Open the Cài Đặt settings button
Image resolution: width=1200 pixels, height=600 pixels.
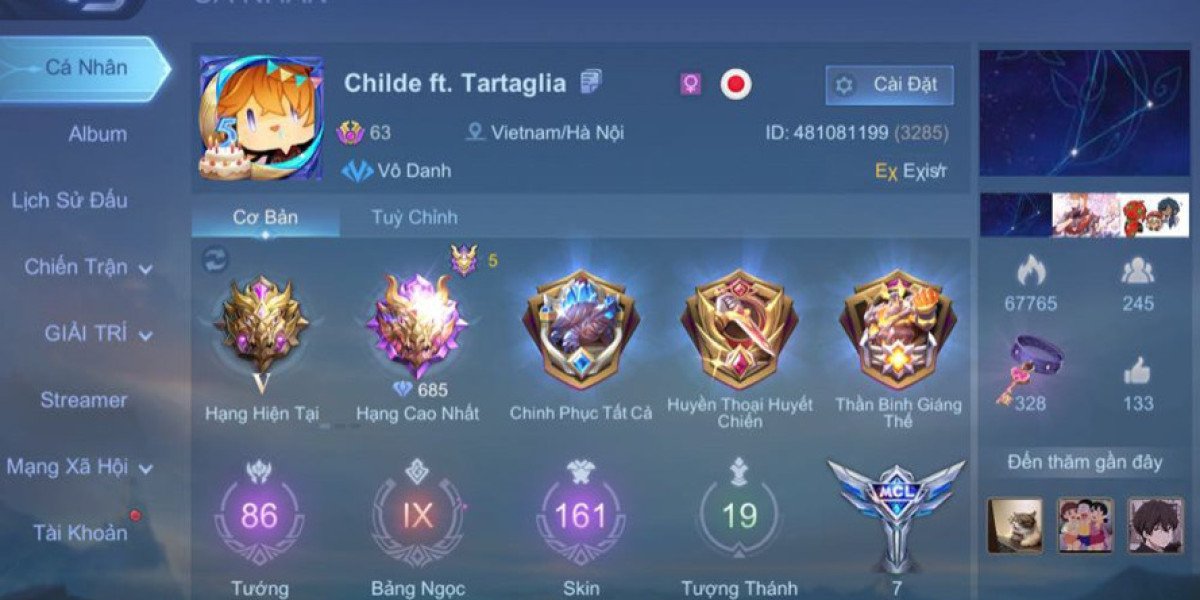click(x=889, y=85)
